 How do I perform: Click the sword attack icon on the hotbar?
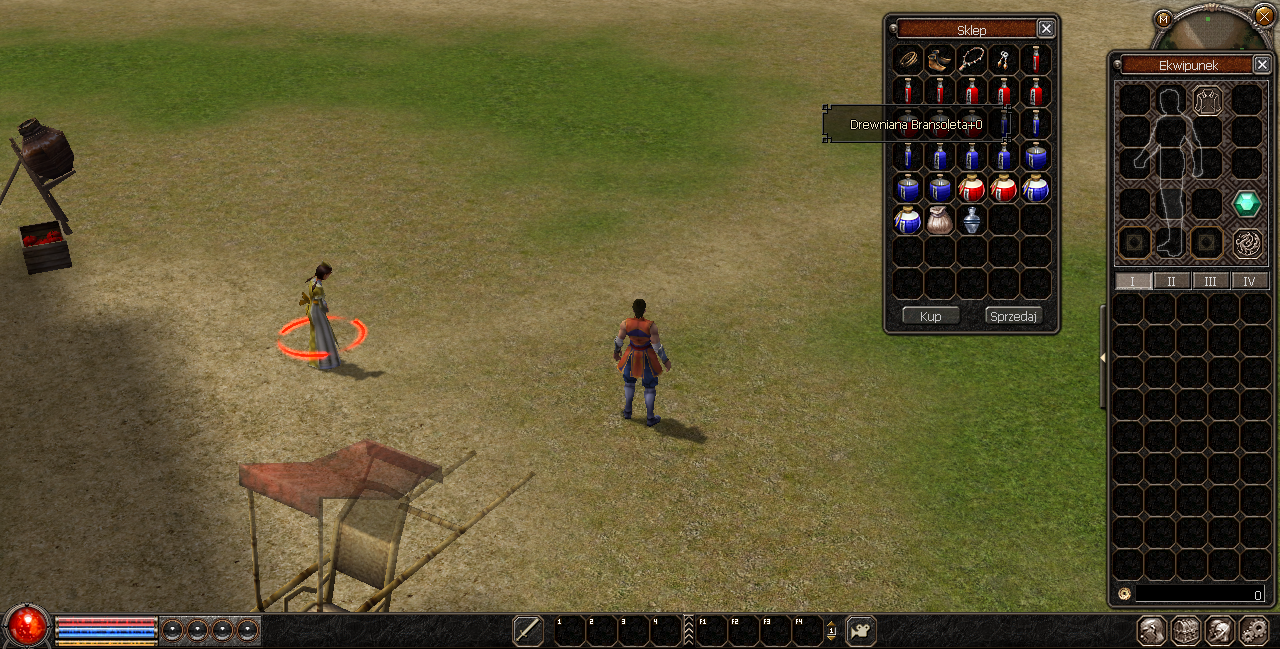coord(528,630)
